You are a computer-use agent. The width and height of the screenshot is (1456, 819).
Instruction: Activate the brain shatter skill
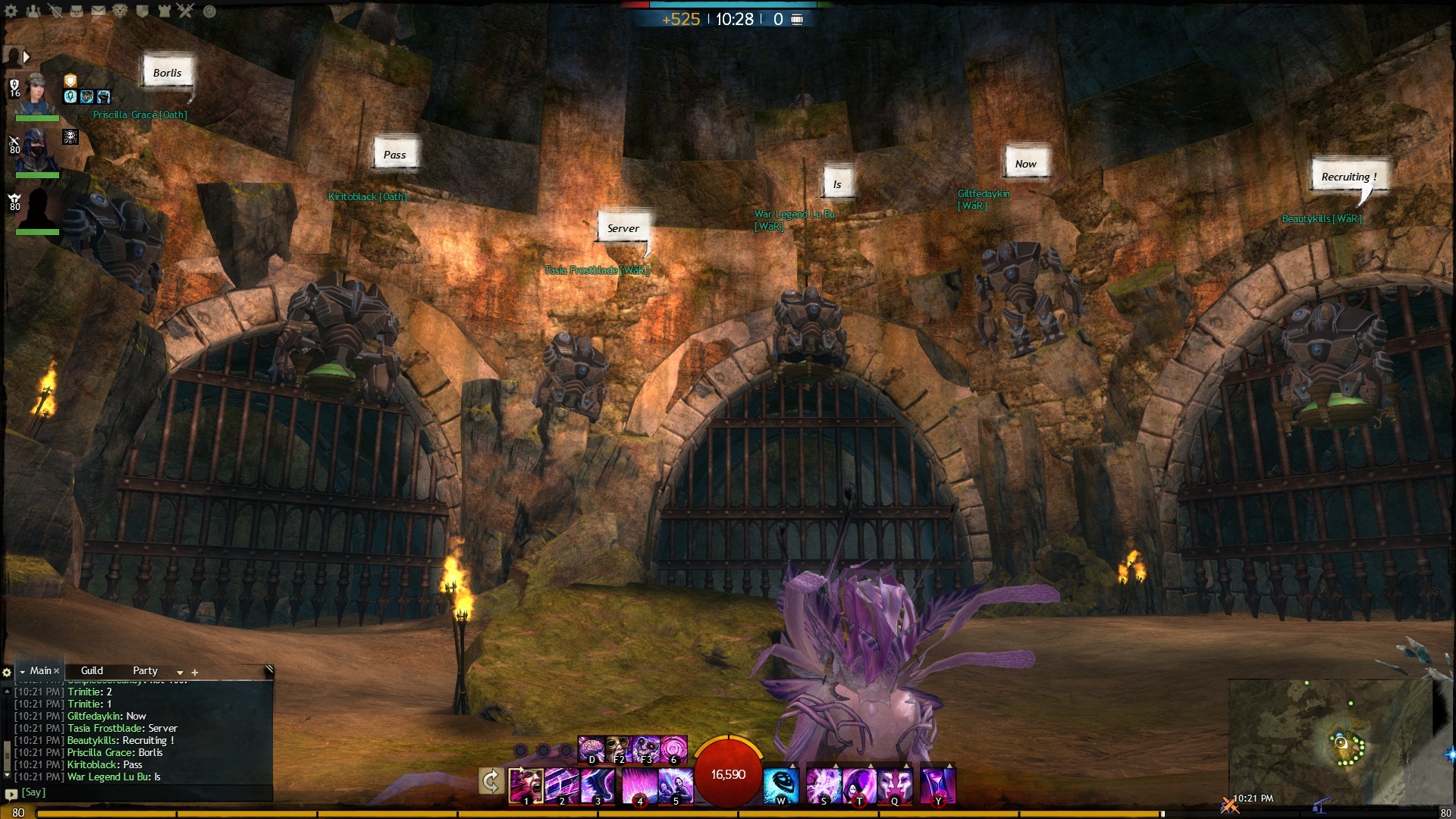point(591,749)
